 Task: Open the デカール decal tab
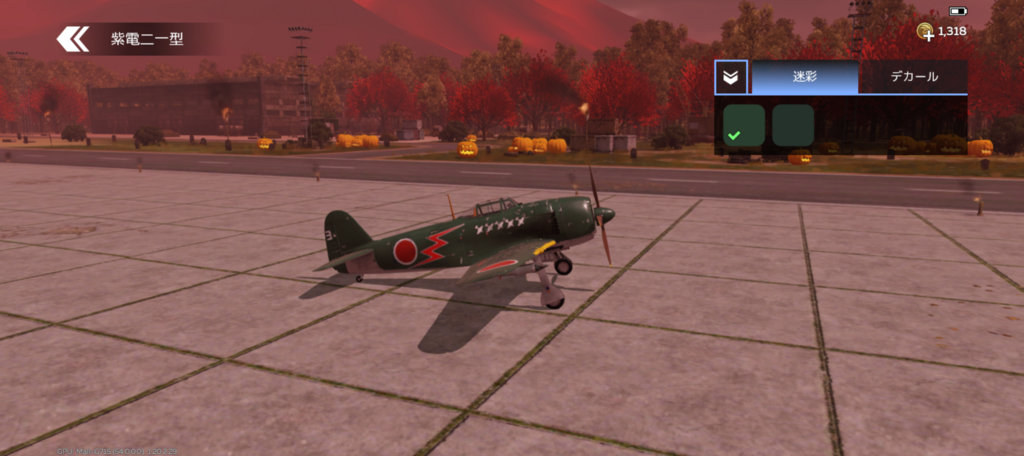[913, 77]
